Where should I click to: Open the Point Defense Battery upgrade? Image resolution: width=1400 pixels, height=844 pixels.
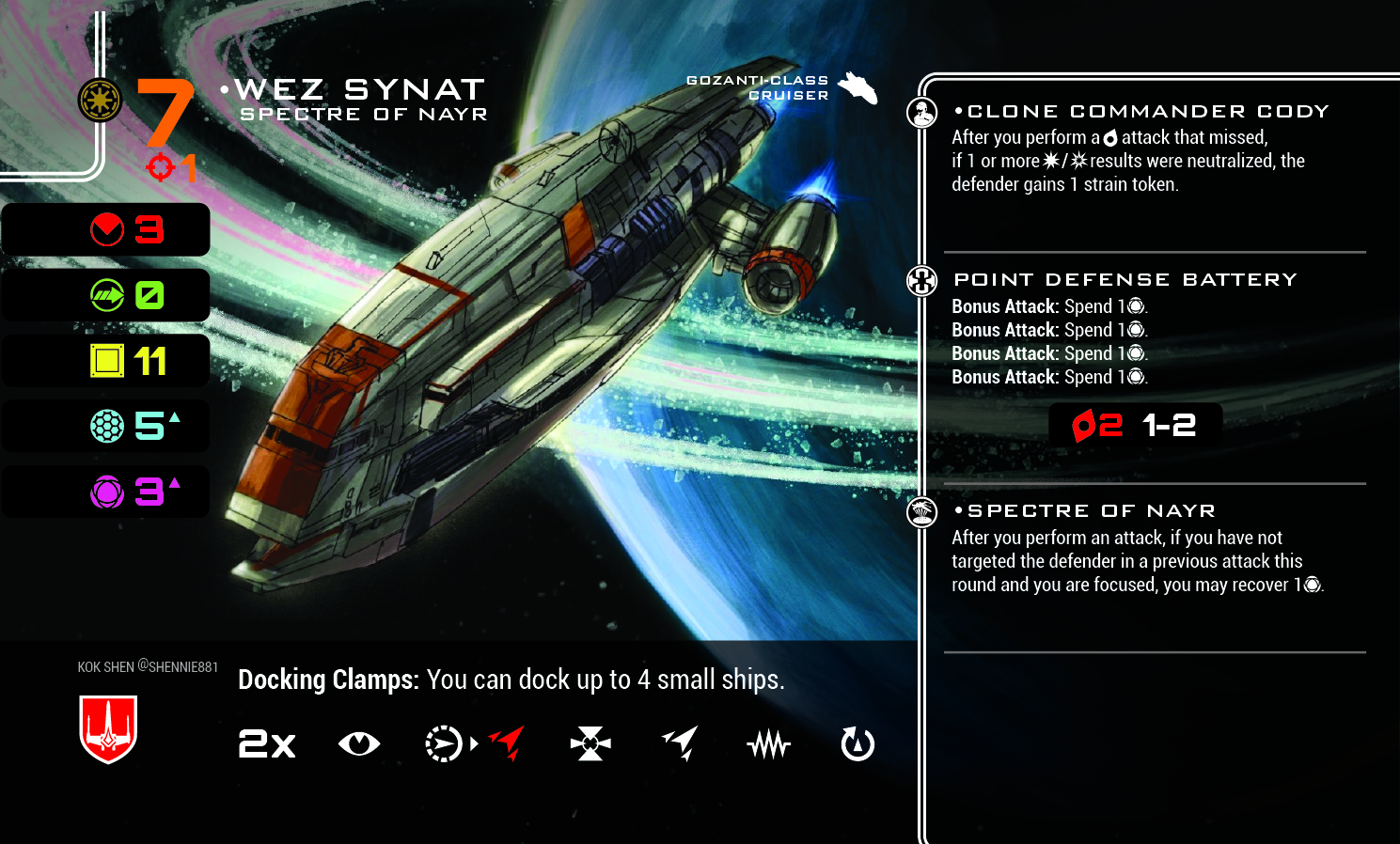pyautogui.click(x=1125, y=279)
